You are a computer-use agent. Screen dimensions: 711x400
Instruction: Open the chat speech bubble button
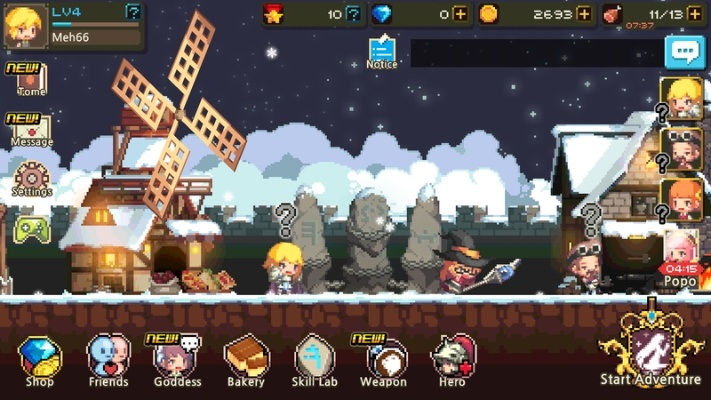685,53
